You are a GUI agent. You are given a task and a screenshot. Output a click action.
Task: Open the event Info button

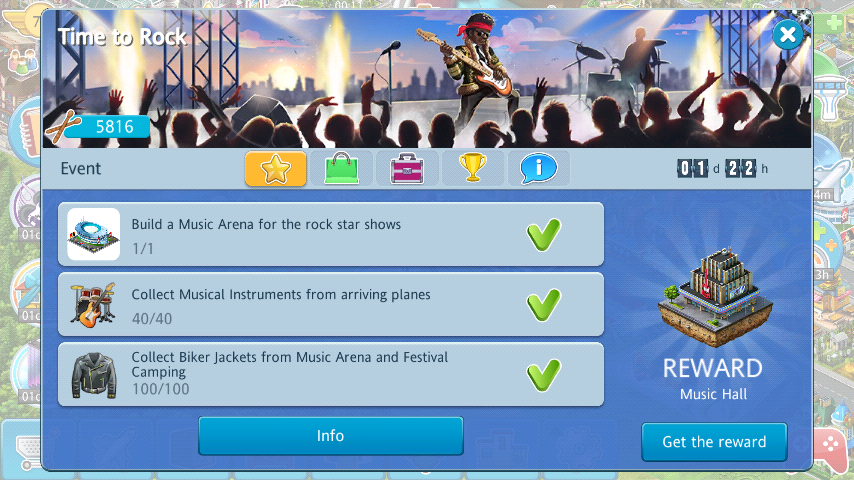point(330,436)
